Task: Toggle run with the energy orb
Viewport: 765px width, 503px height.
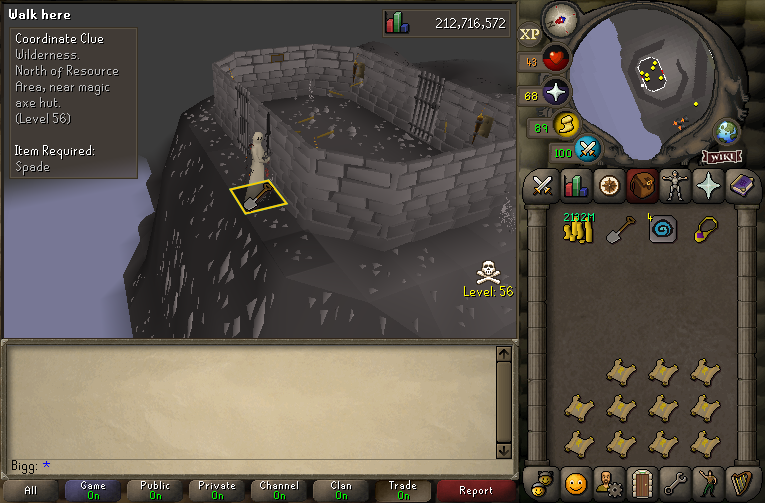Action: click(567, 125)
